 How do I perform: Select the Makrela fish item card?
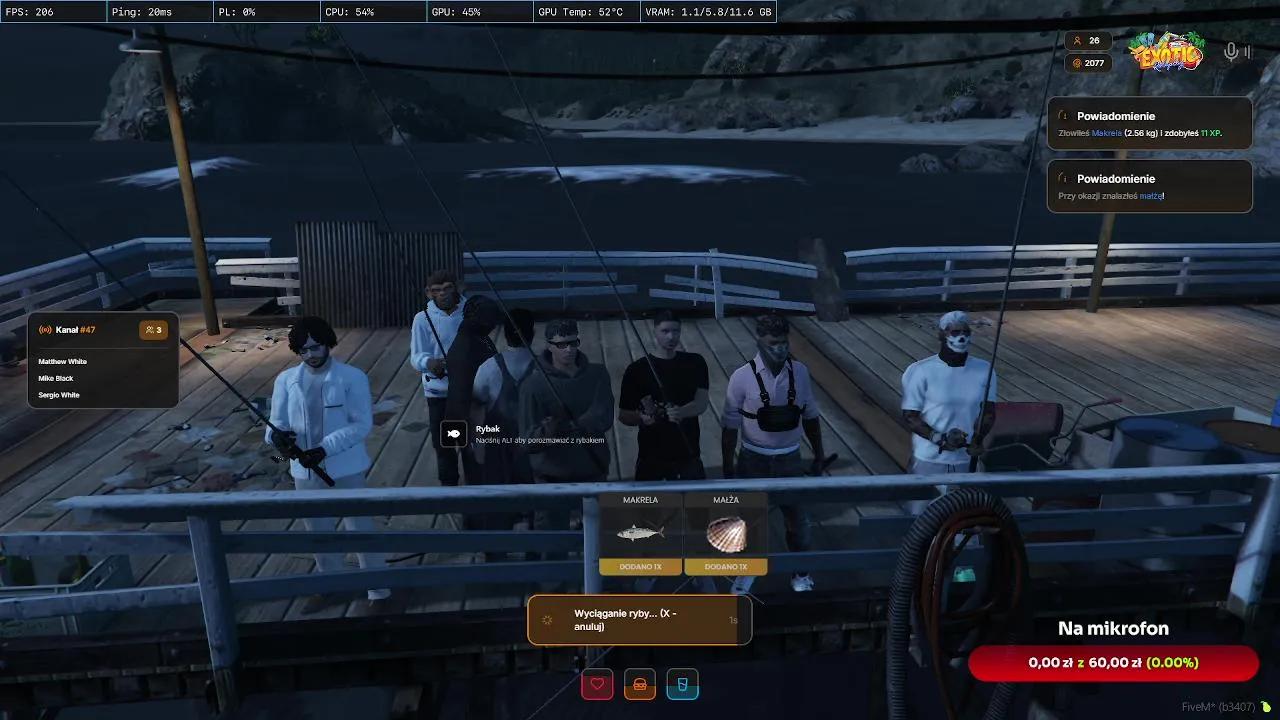coord(640,533)
